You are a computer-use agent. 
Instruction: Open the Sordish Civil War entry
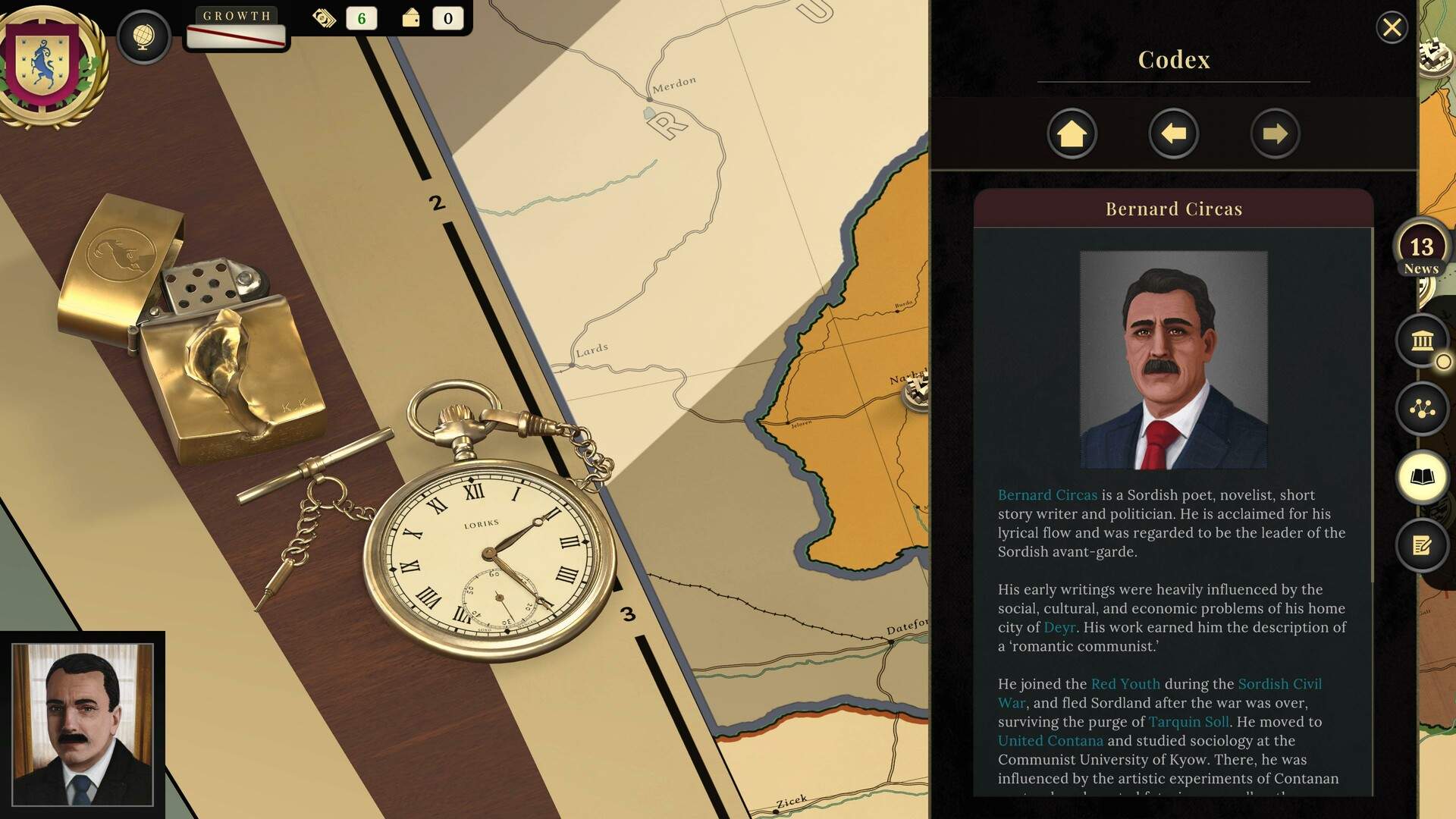click(1279, 684)
